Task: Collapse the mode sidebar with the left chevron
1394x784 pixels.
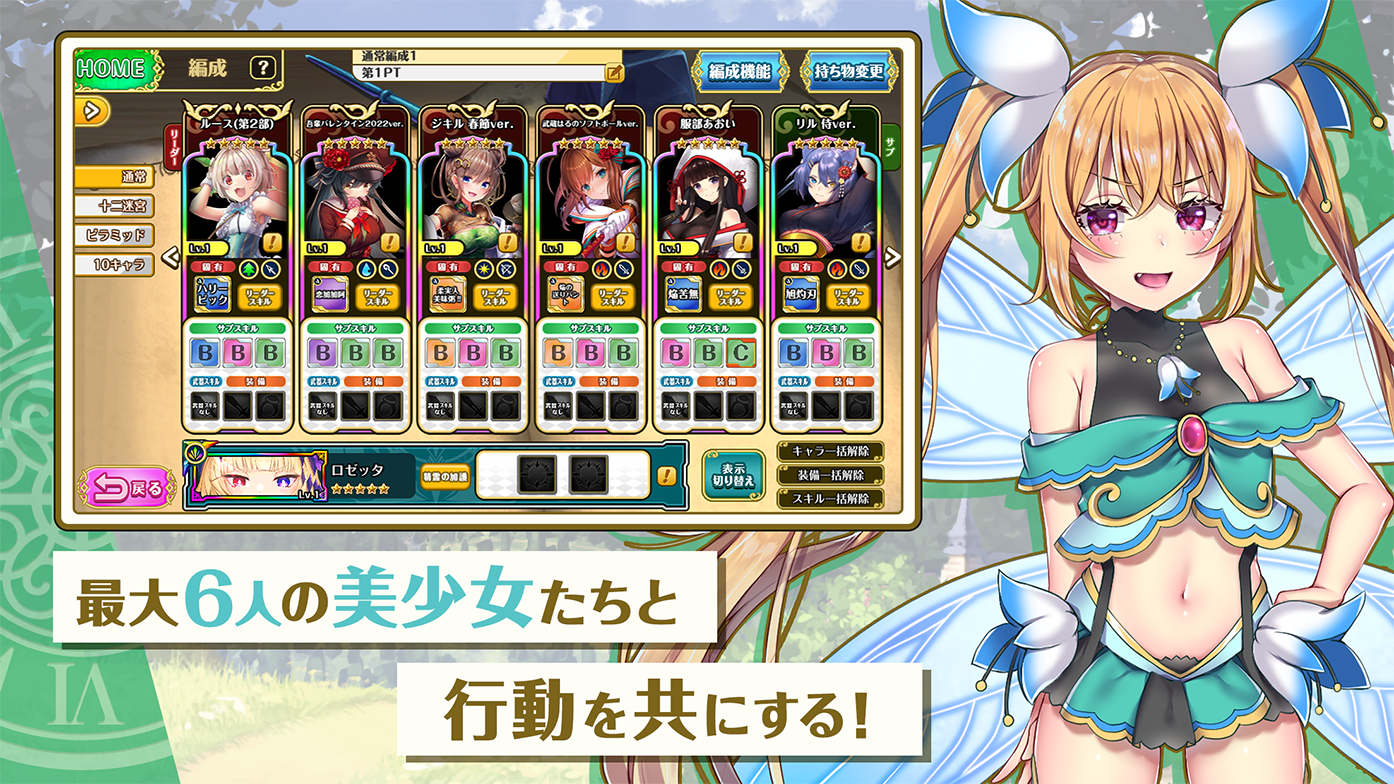Action: click(170, 256)
